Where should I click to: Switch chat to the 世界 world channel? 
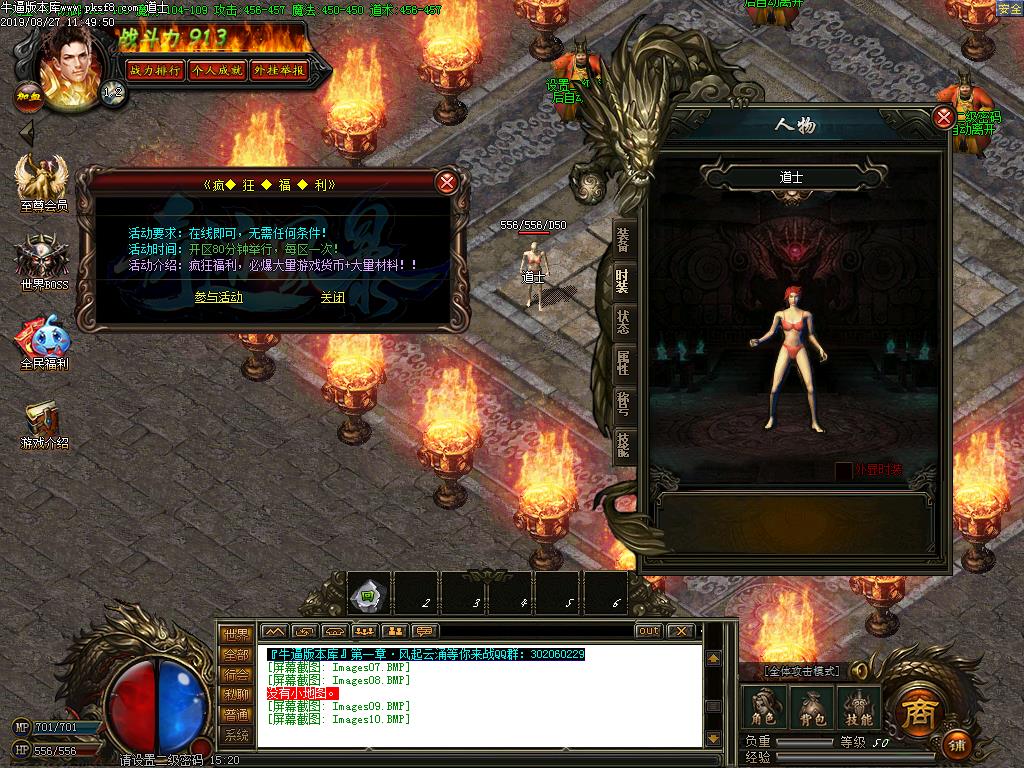(x=236, y=634)
